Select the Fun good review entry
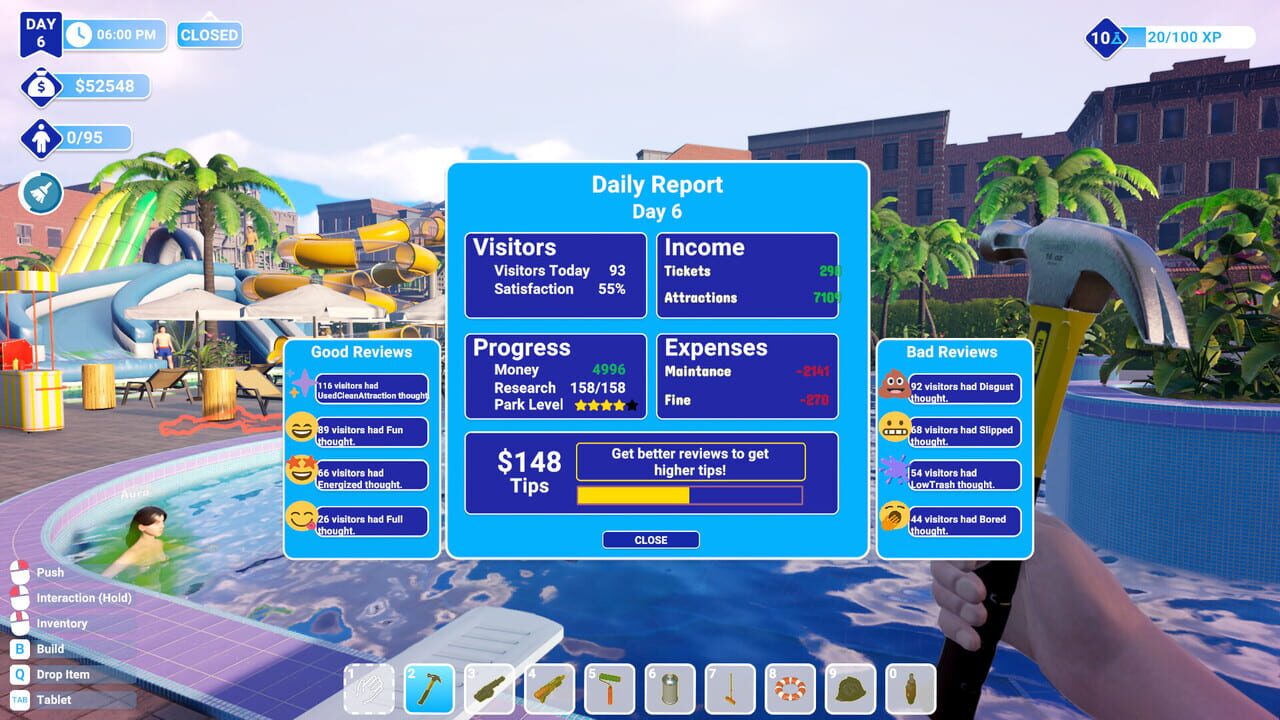This screenshot has height=720, width=1280. pyautogui.click(x=371, y=434)
